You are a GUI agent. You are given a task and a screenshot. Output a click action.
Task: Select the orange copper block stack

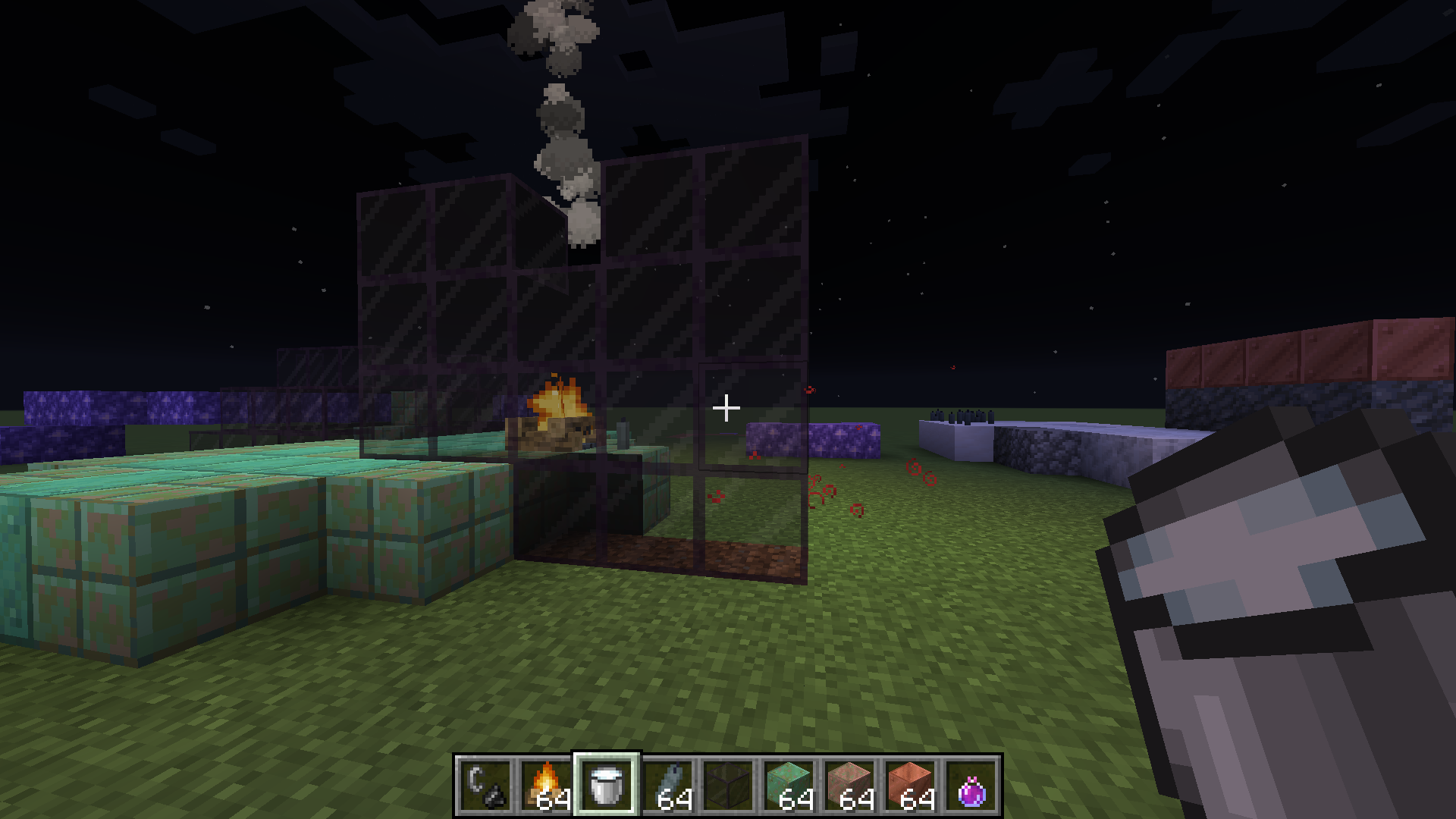pyautogui.click(x=910, y=786)
